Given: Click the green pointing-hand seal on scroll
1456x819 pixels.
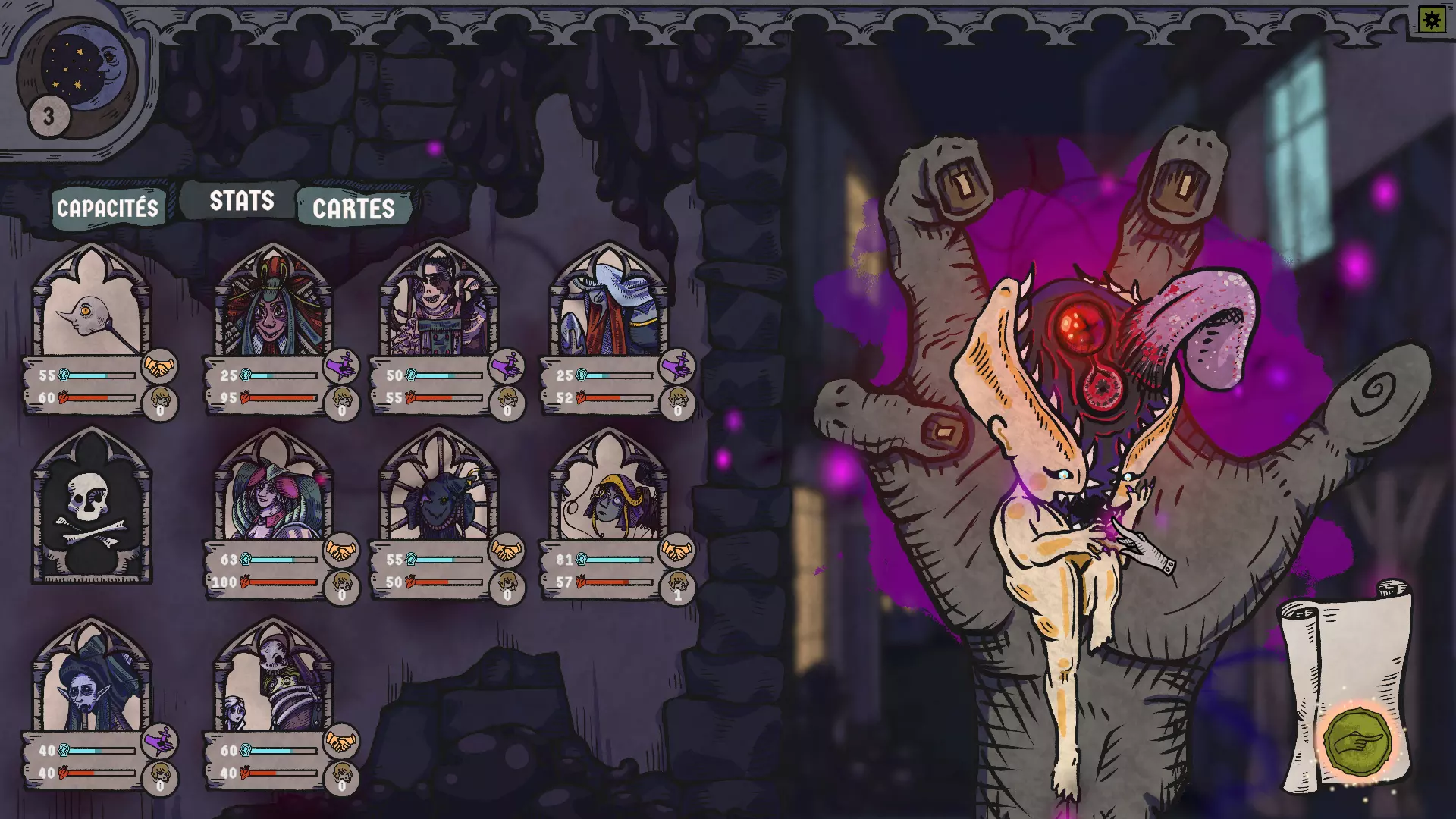Looking at the screenshot, I should click(x=1357, y=741).
